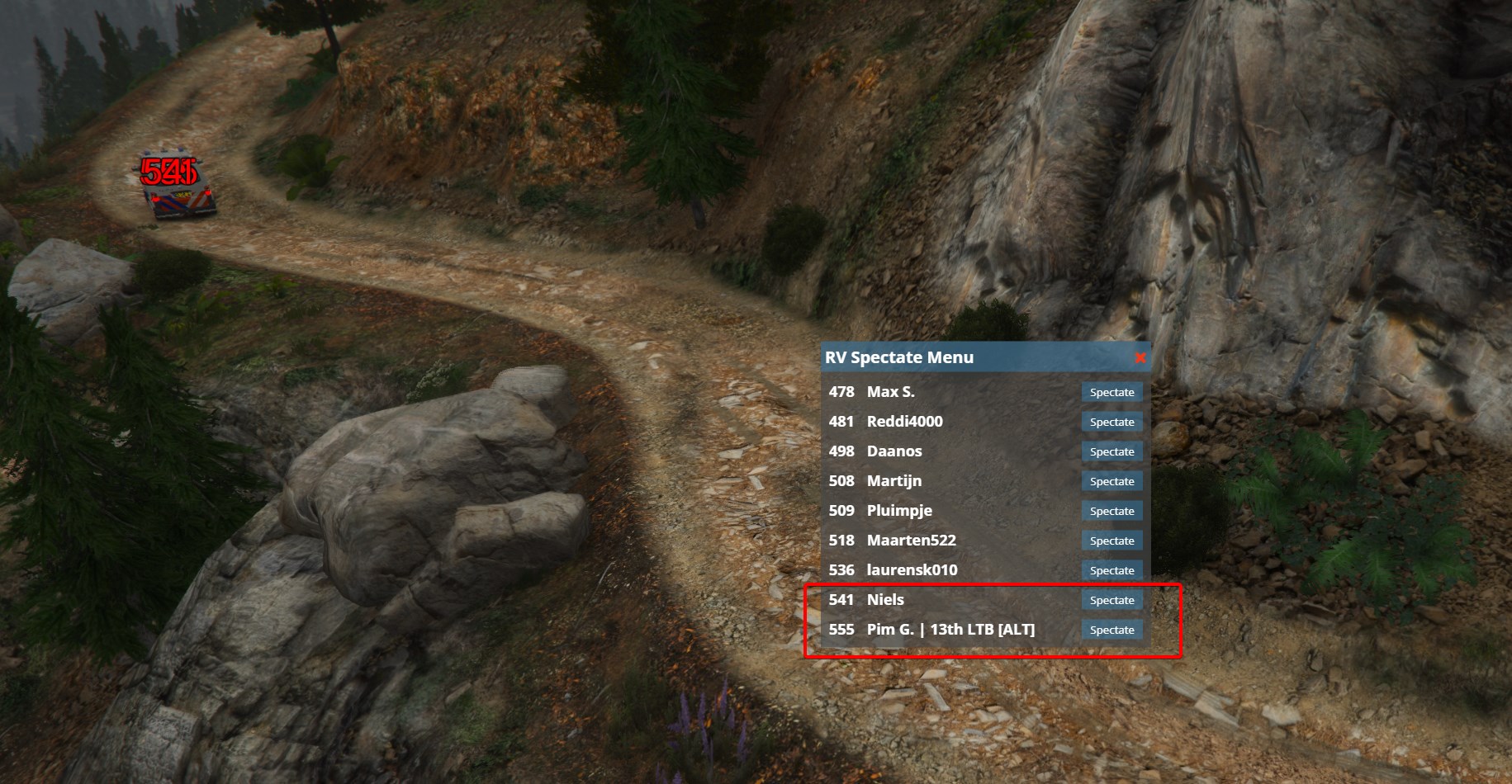Start spectating Martijn

1111,481
